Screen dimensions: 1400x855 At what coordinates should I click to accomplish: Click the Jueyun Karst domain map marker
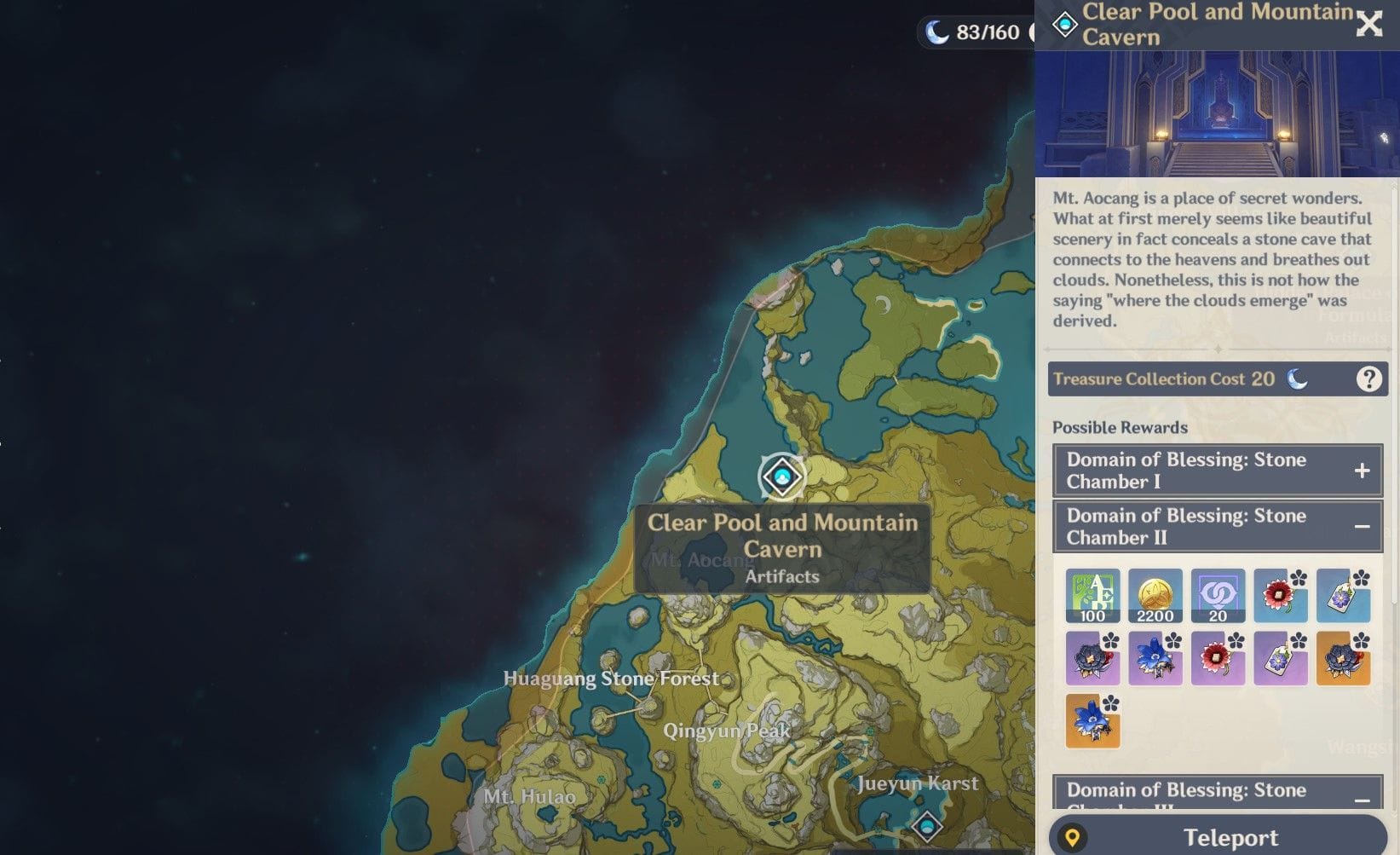pyautogui.click(x=926, y=825)
